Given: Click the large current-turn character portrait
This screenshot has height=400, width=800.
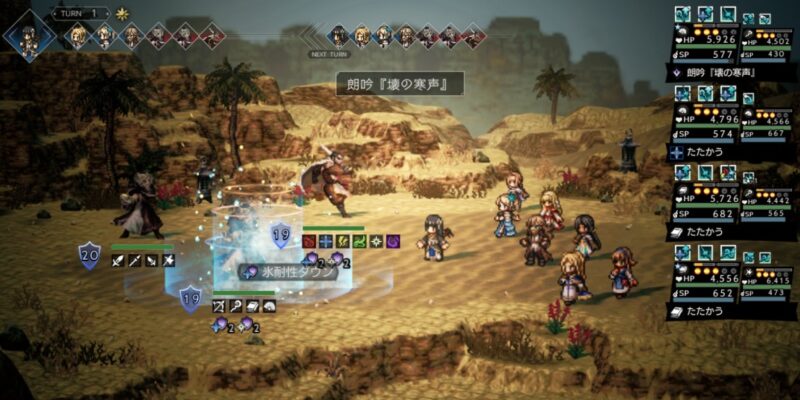Looking at the screenshot, I should [x=29, y=36].
